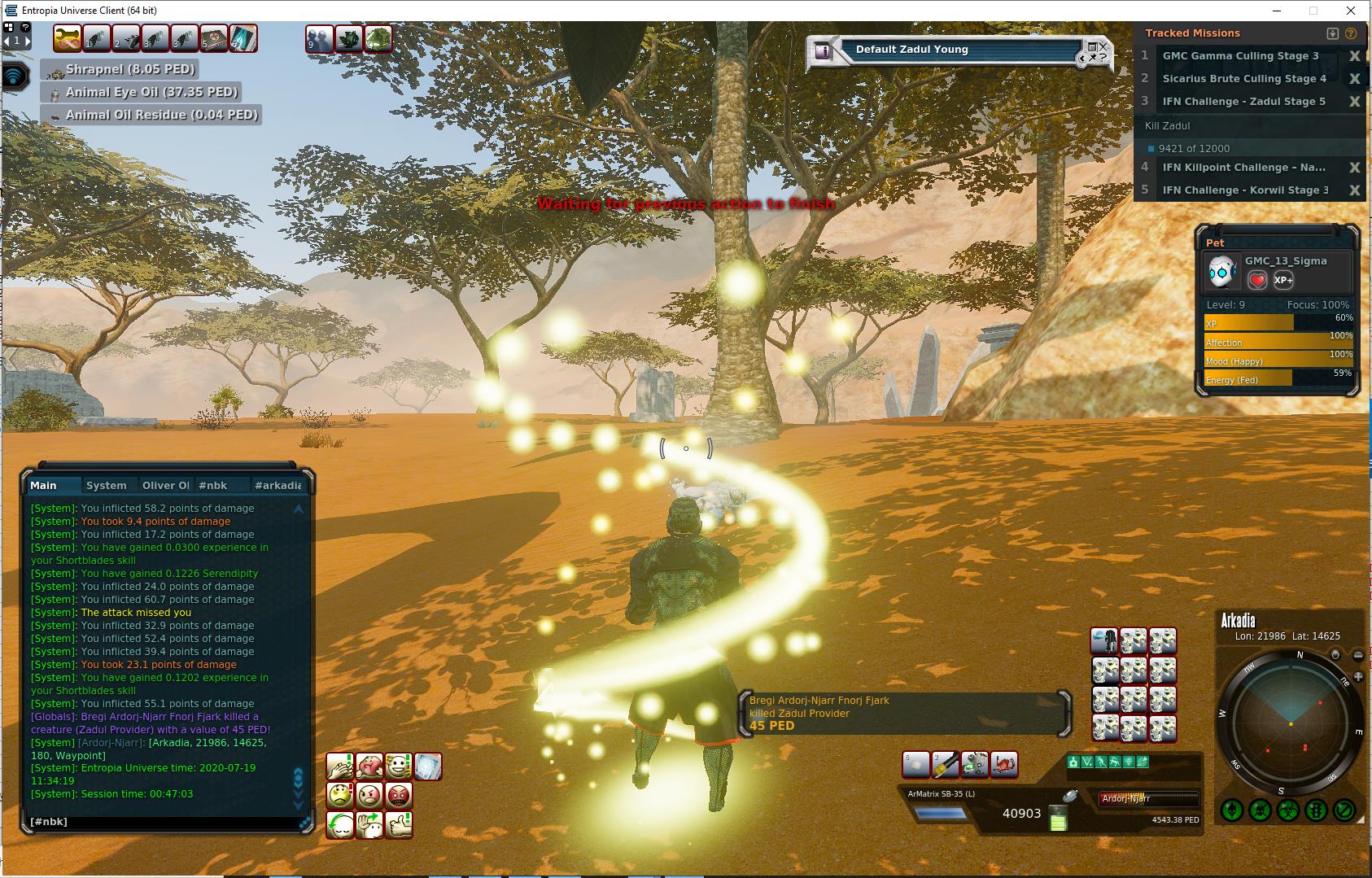Select the Sicarius Brute Culling Stage 4 mission
The width and height of the screenshot is (1372, 878).
(1243, 79)
